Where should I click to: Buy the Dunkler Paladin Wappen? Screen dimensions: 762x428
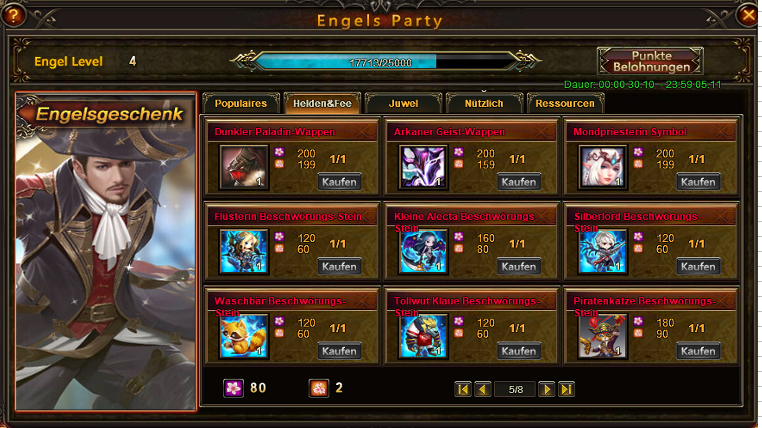pyautogui.click(x=339, y=182)
